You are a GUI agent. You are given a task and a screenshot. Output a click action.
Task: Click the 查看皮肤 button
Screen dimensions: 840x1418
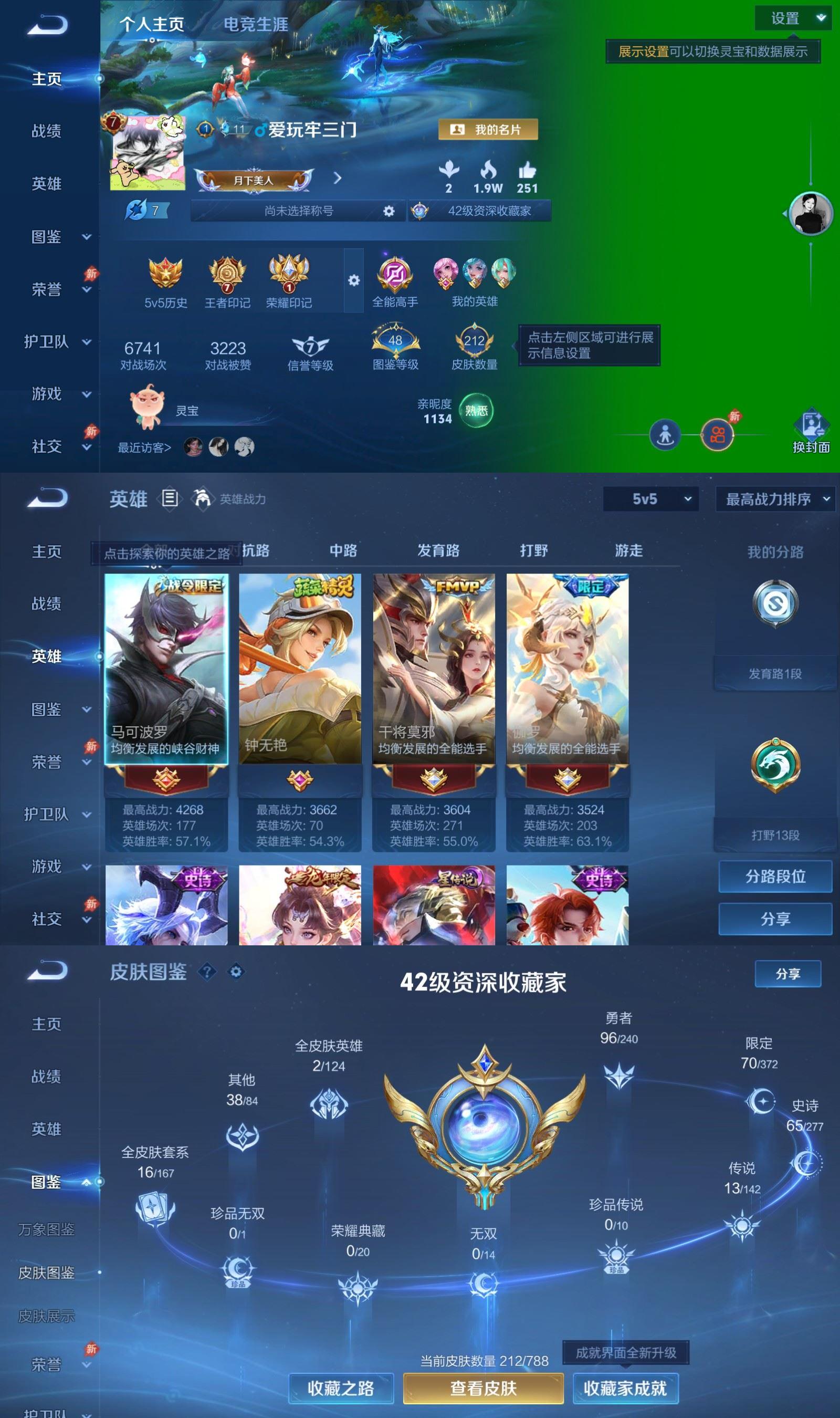(484, 1388)
